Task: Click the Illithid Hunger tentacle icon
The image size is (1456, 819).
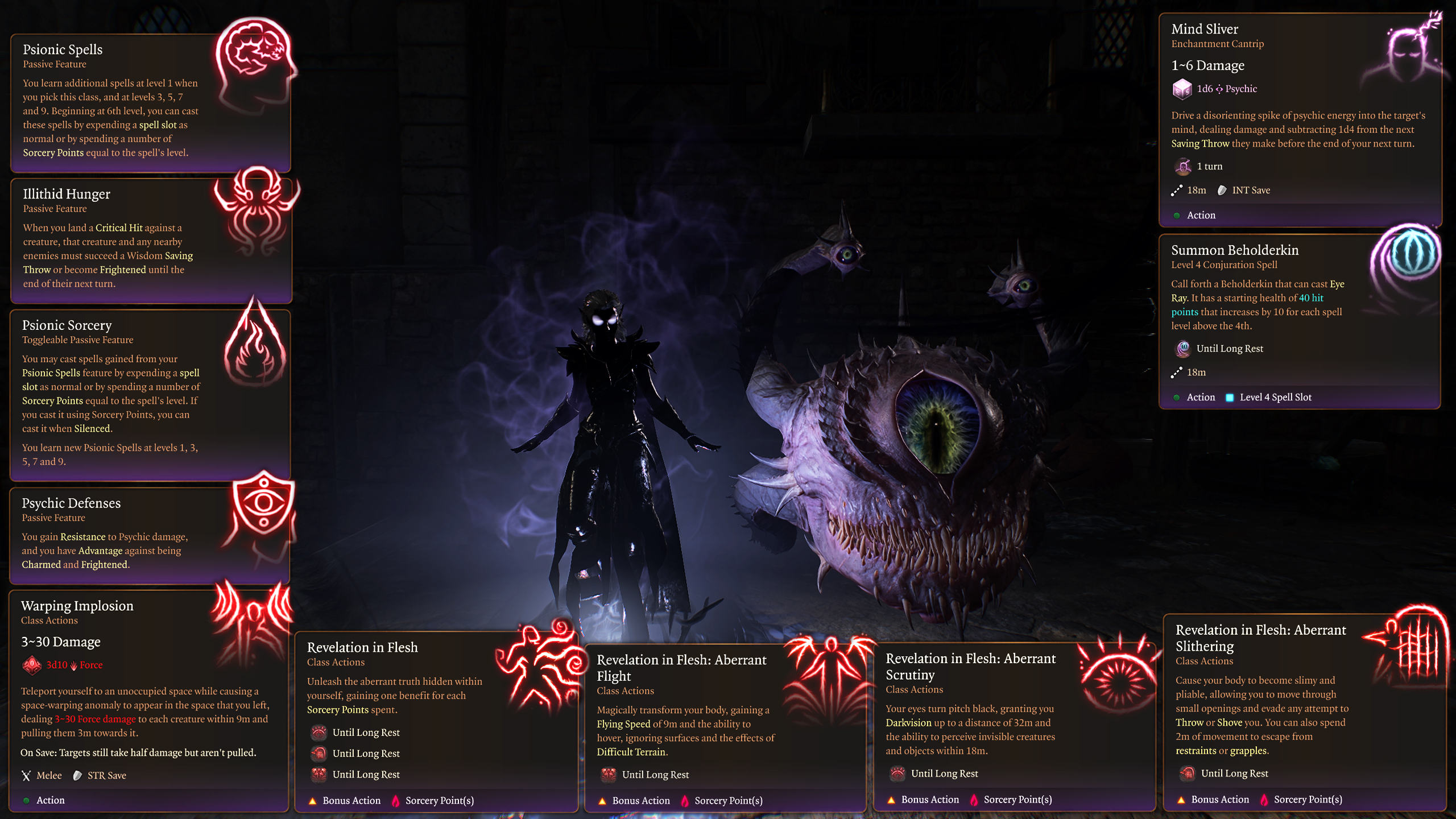Action: point(257,210)
